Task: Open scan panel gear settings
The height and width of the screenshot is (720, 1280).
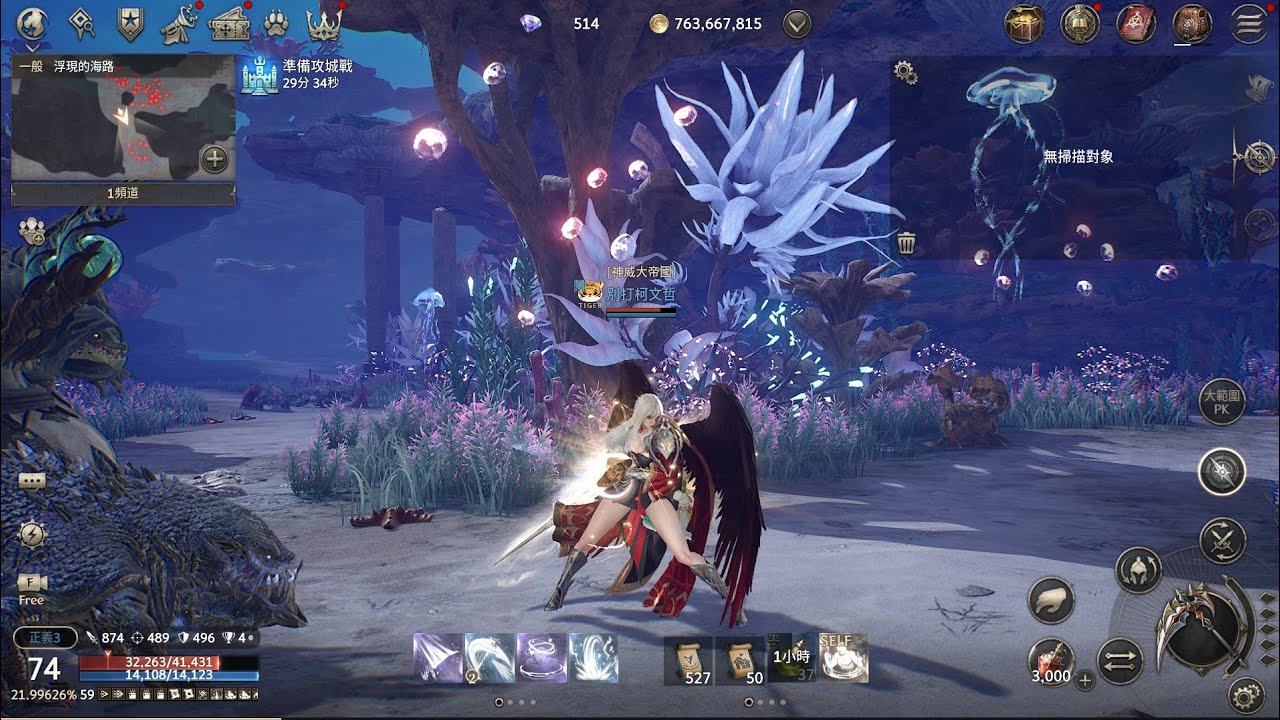Action: coord(906,71)
